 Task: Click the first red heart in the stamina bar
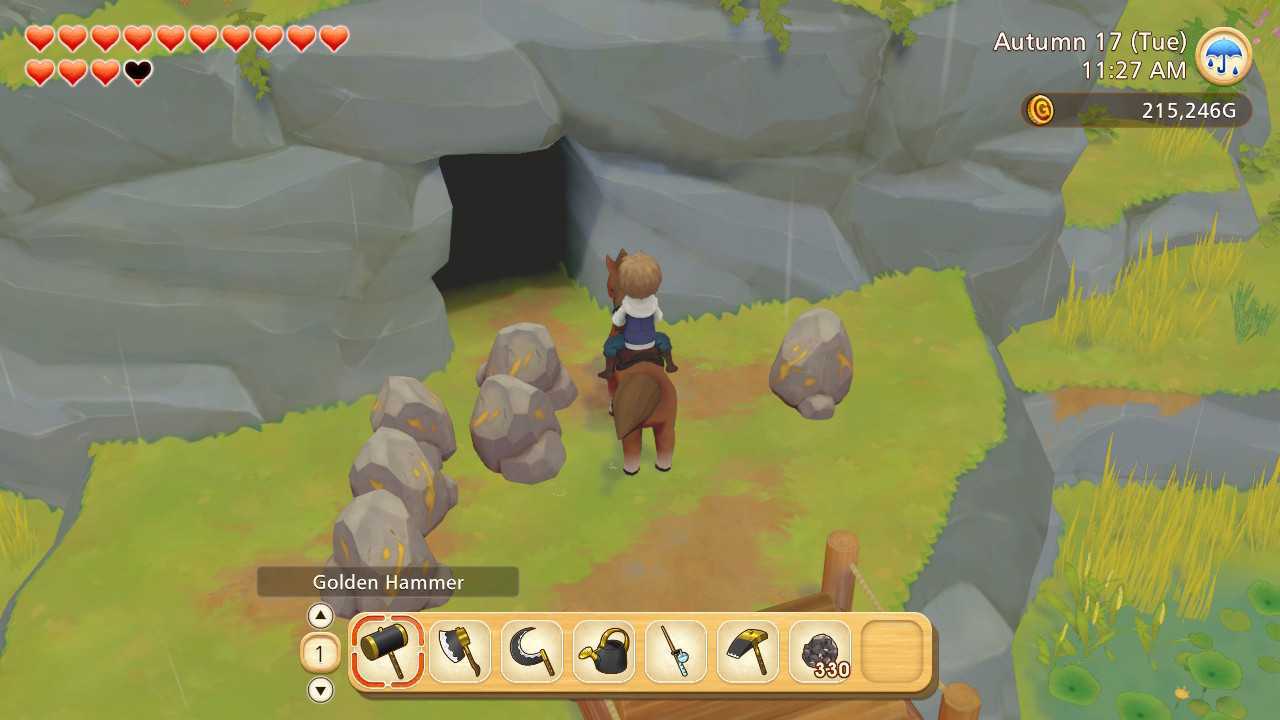coord(40,40)
